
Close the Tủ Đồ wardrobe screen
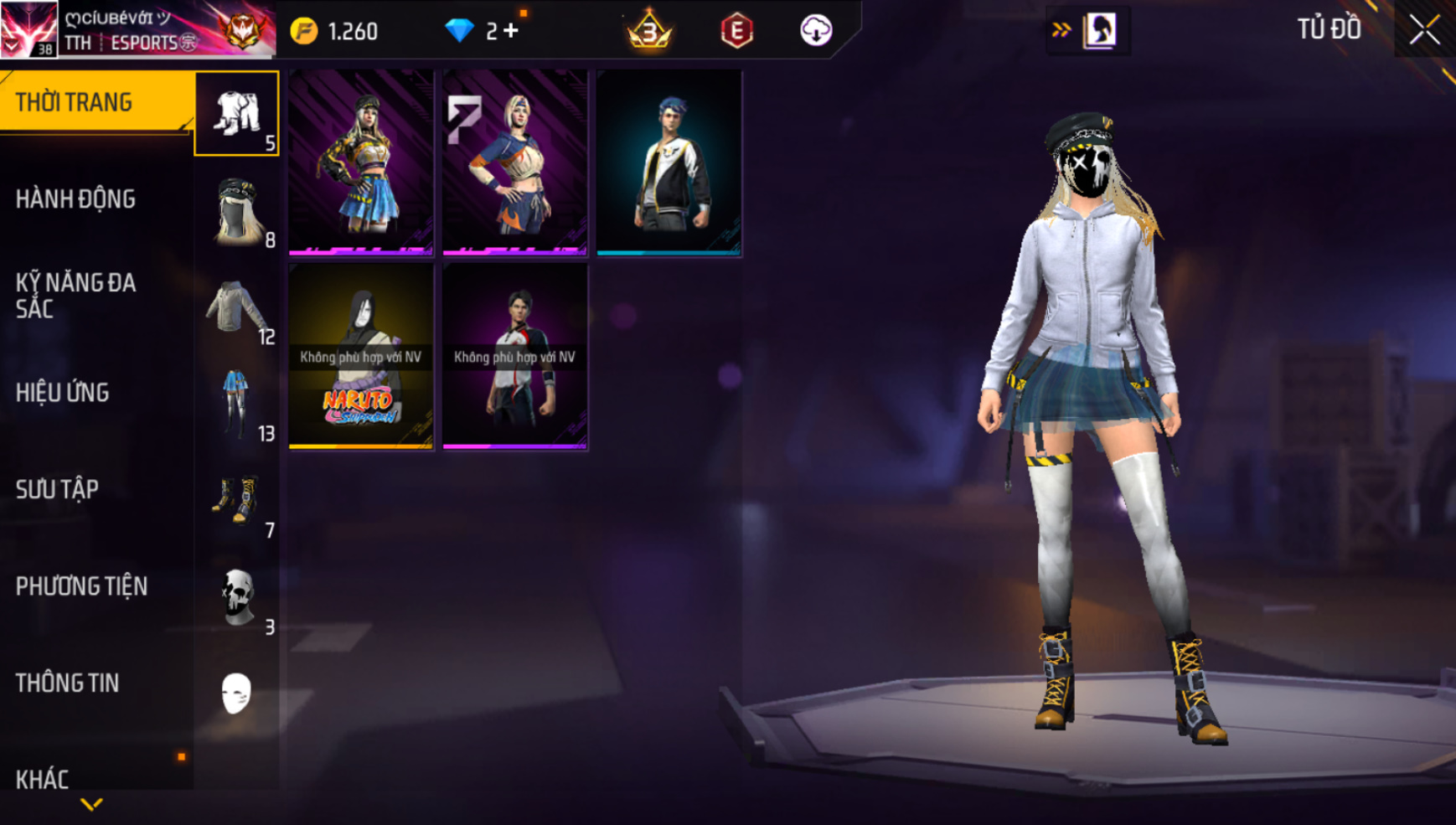coord(1424,30)
